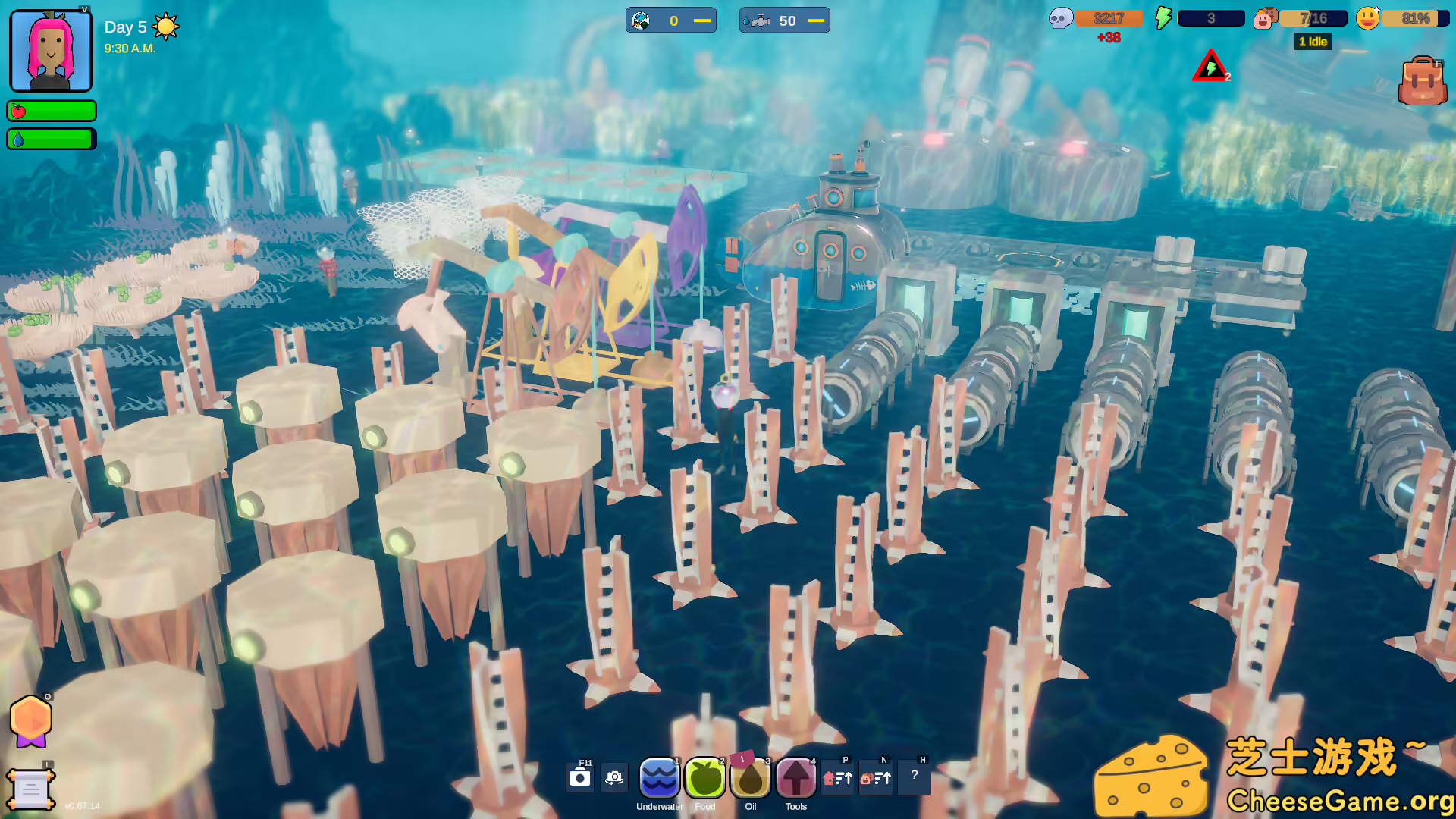Click the photo mode rotate-camera icon
Screen dimensions: 1456x819
click(x=613, y=777)
